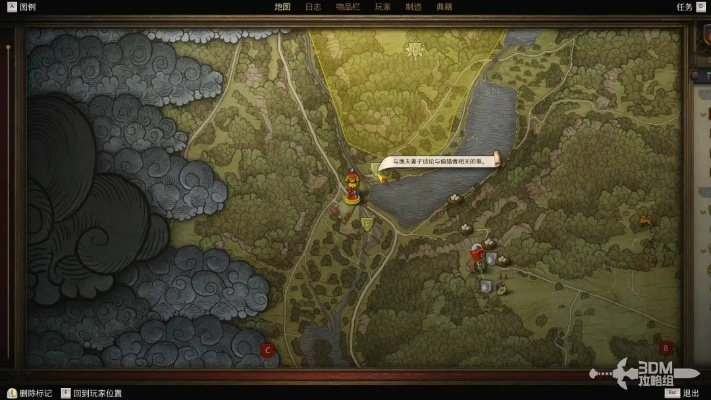This screenshot has width=711, height=400.
Task: Click the sun emblem marker in highlighted area
Action: pos(411,48)
